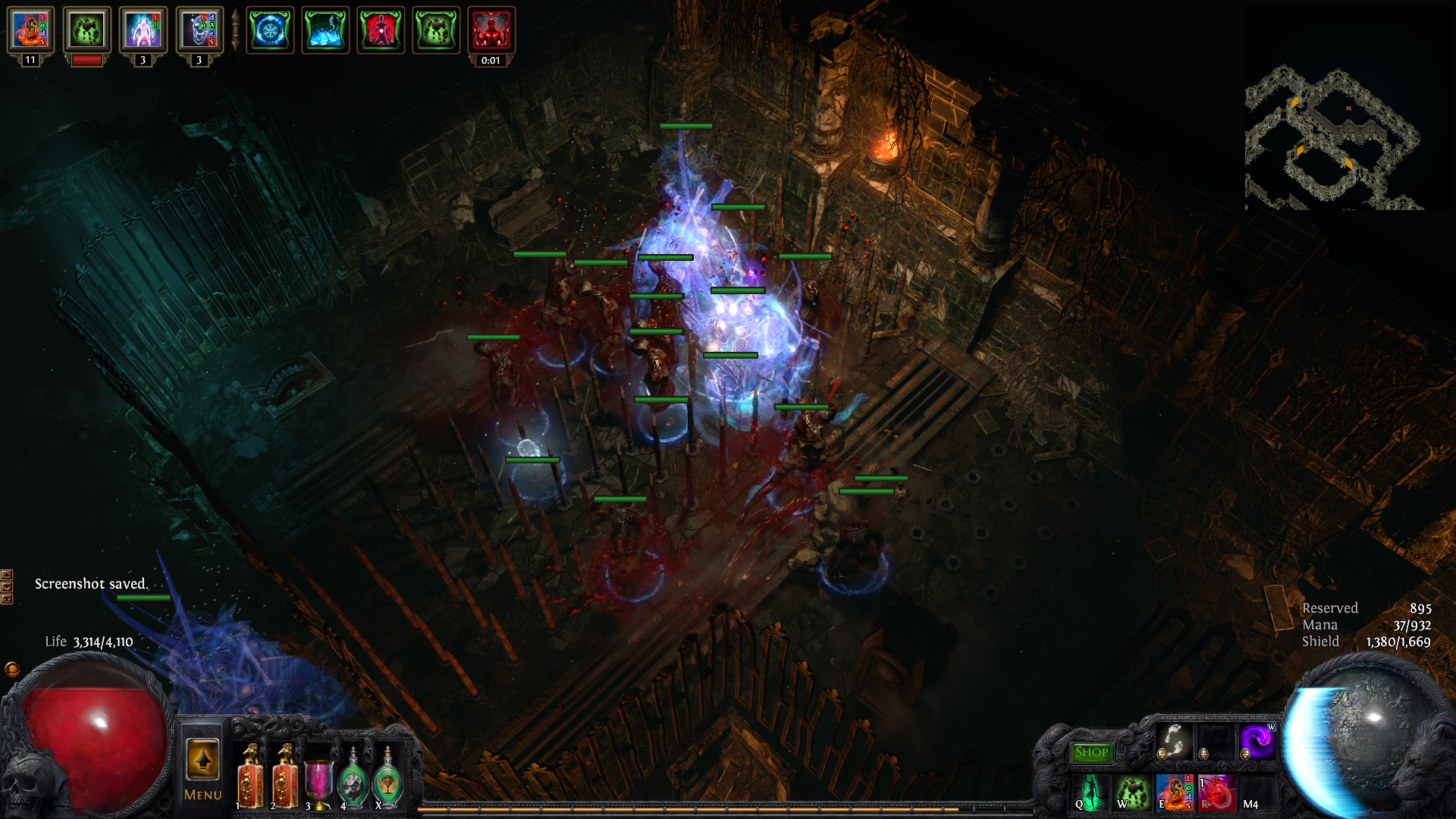This screenshot has height=819, width=1456.
Task: Click the glowing-chest red figure buff
Action: coord(381,30)
